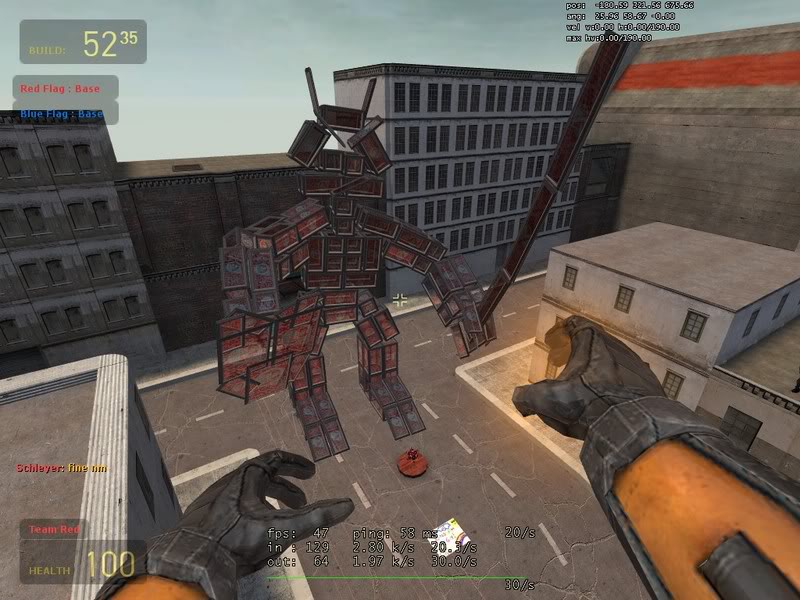Select the Blue Flag status tracker

click(62, 114)
